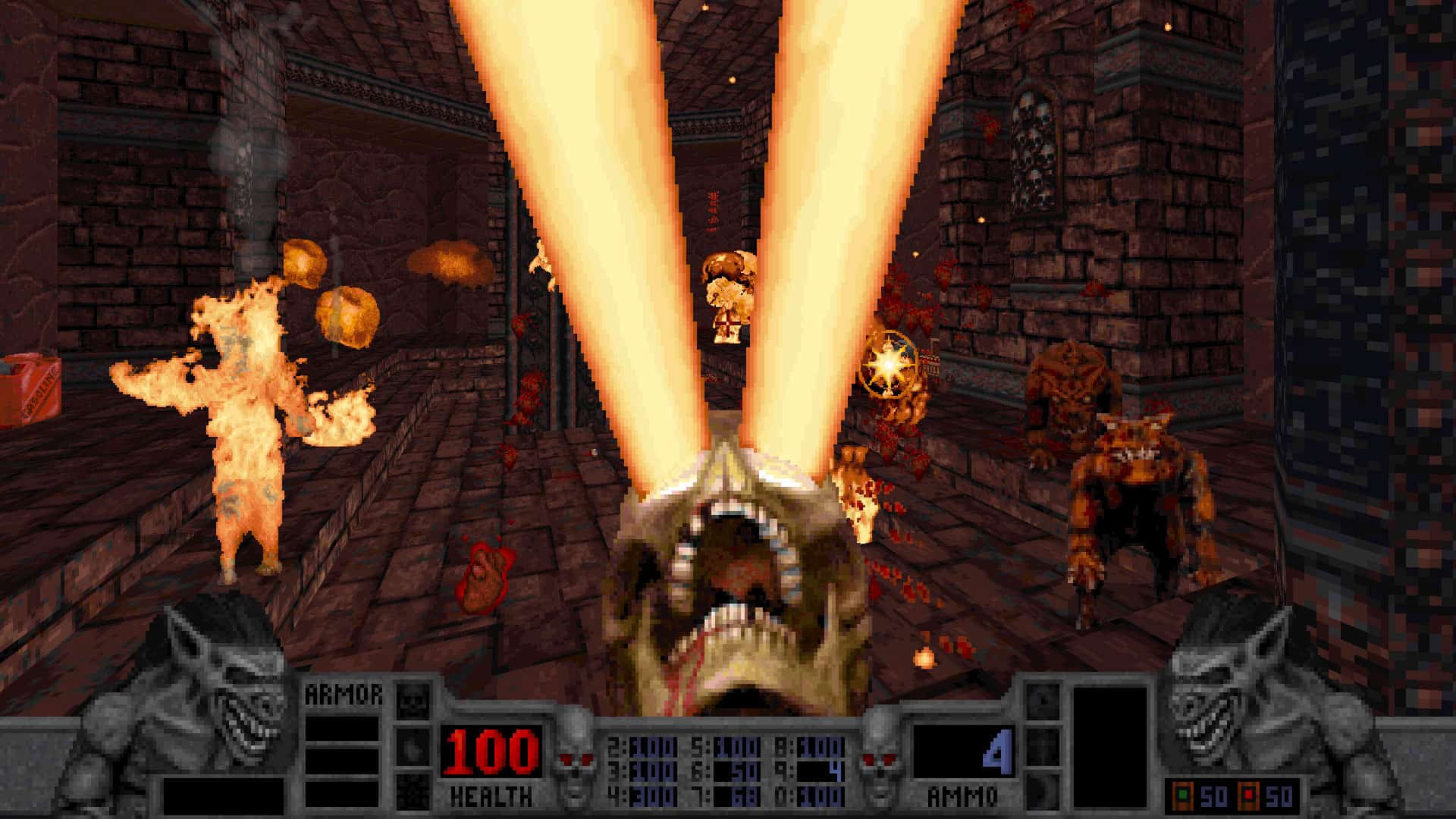Viewport: 1456px width, 819px height.
Task: Click the HEALTH label under the 100
Action: pos(491,796)
